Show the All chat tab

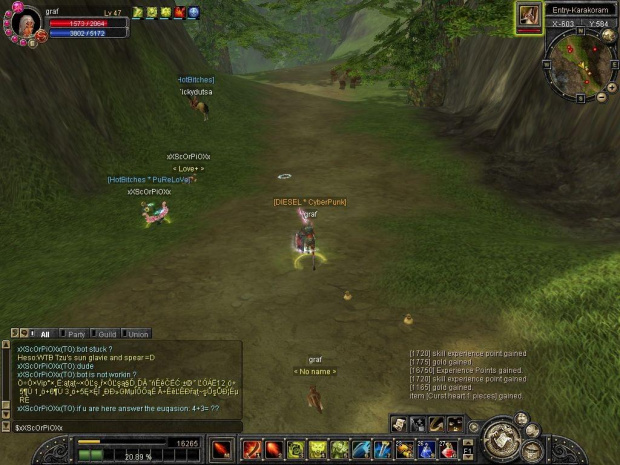coord(43,334)
